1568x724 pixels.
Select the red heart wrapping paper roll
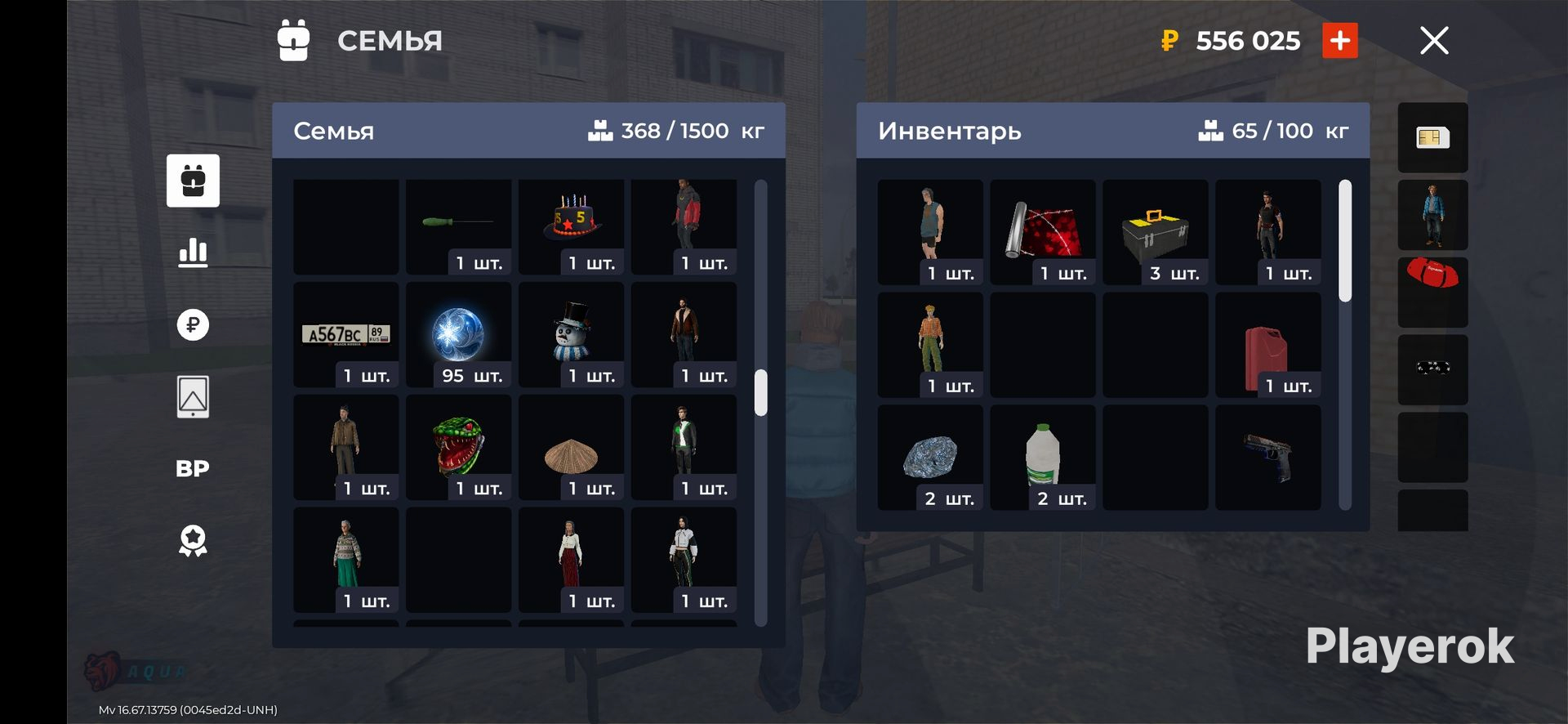1043,233
